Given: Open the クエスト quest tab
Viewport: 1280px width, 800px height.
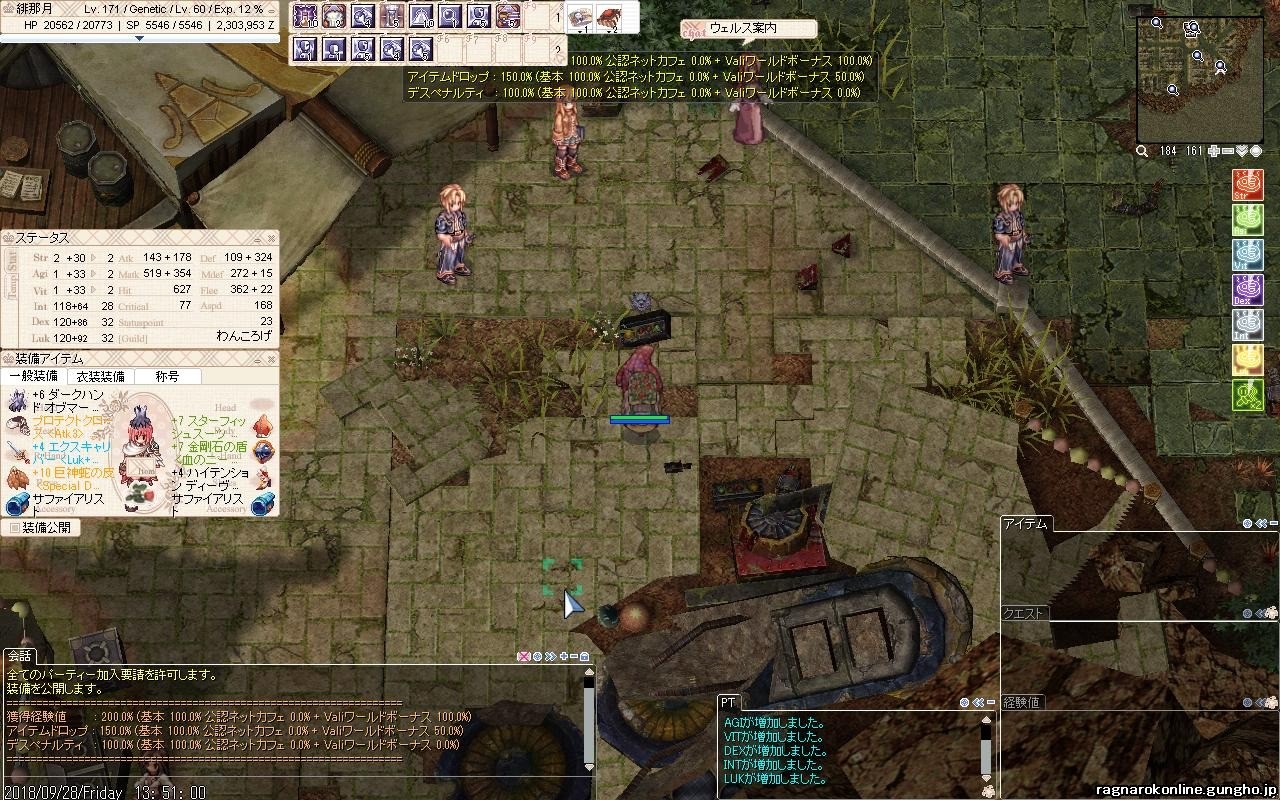Looking at the screenshot, I should pos(1023,613).
